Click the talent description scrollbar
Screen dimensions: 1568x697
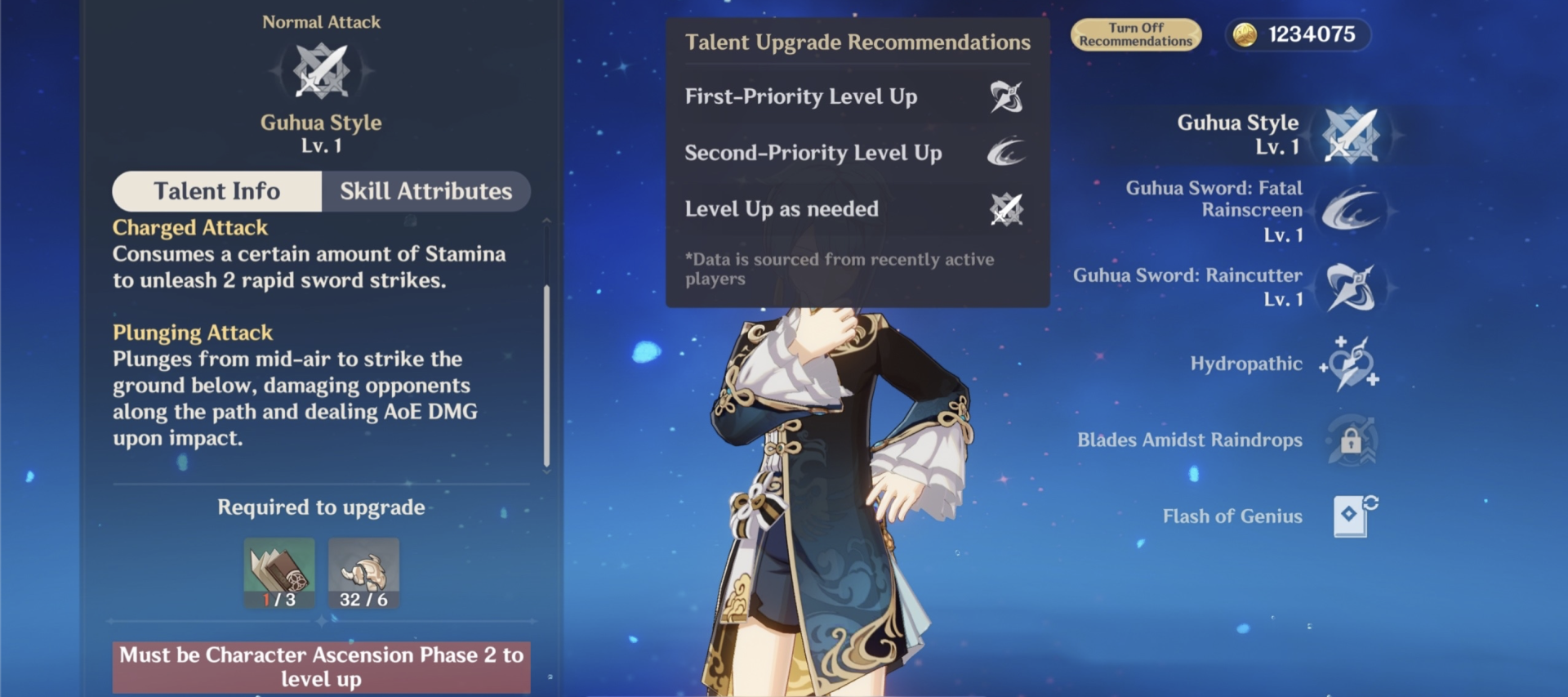pyautogui.click(x=546, y=376)
